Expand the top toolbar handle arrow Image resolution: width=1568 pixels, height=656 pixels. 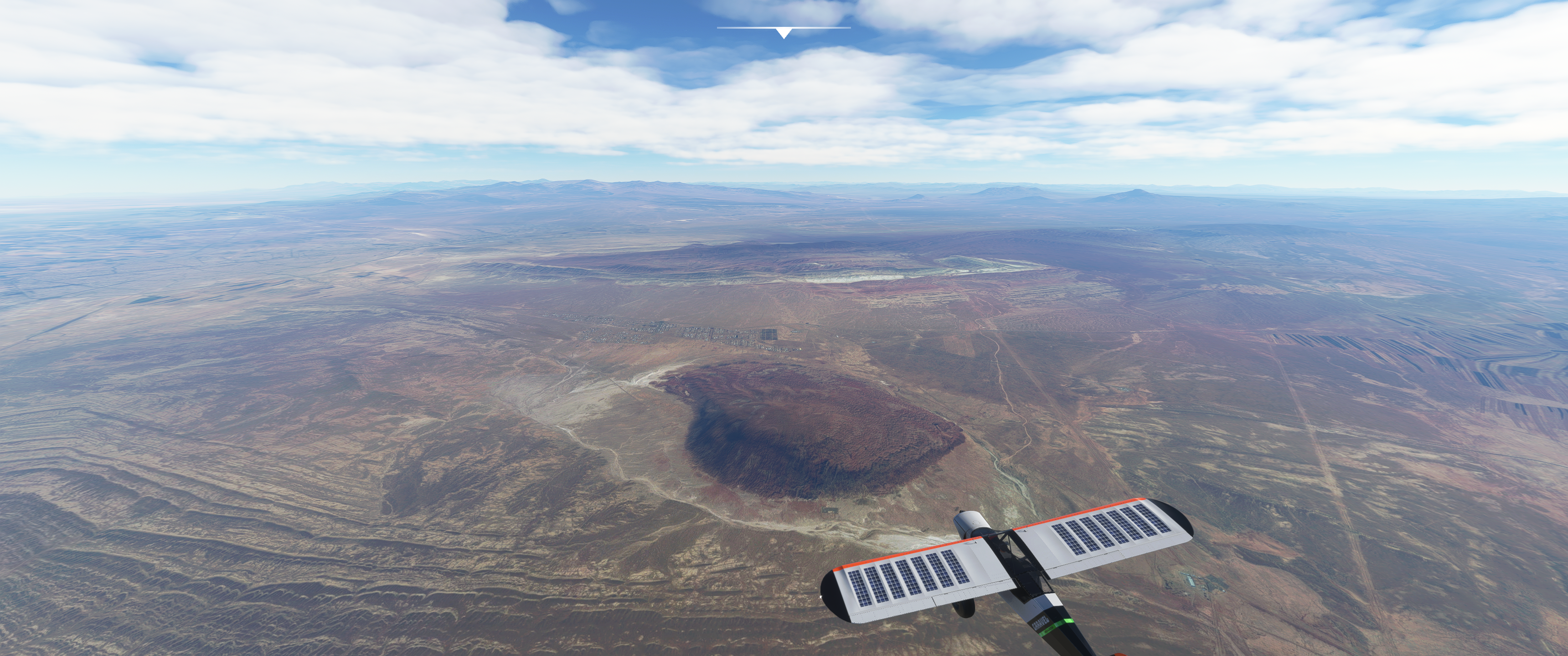tap(784, 33)
